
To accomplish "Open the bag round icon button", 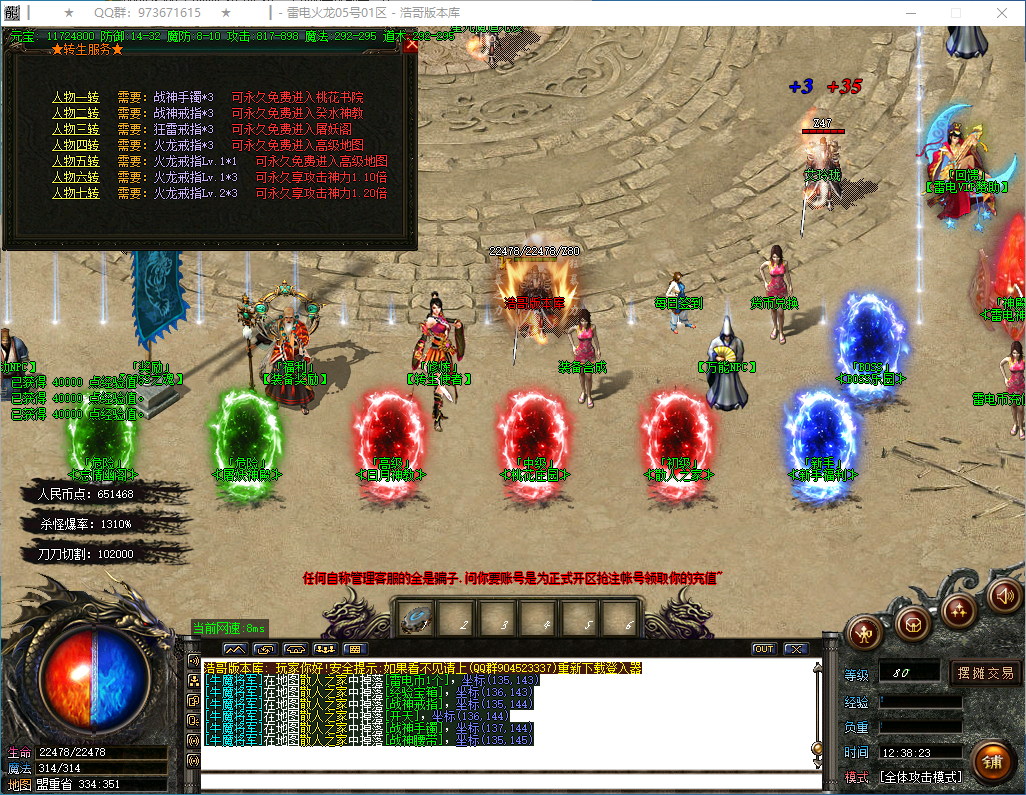I will [x=911, y=624].
